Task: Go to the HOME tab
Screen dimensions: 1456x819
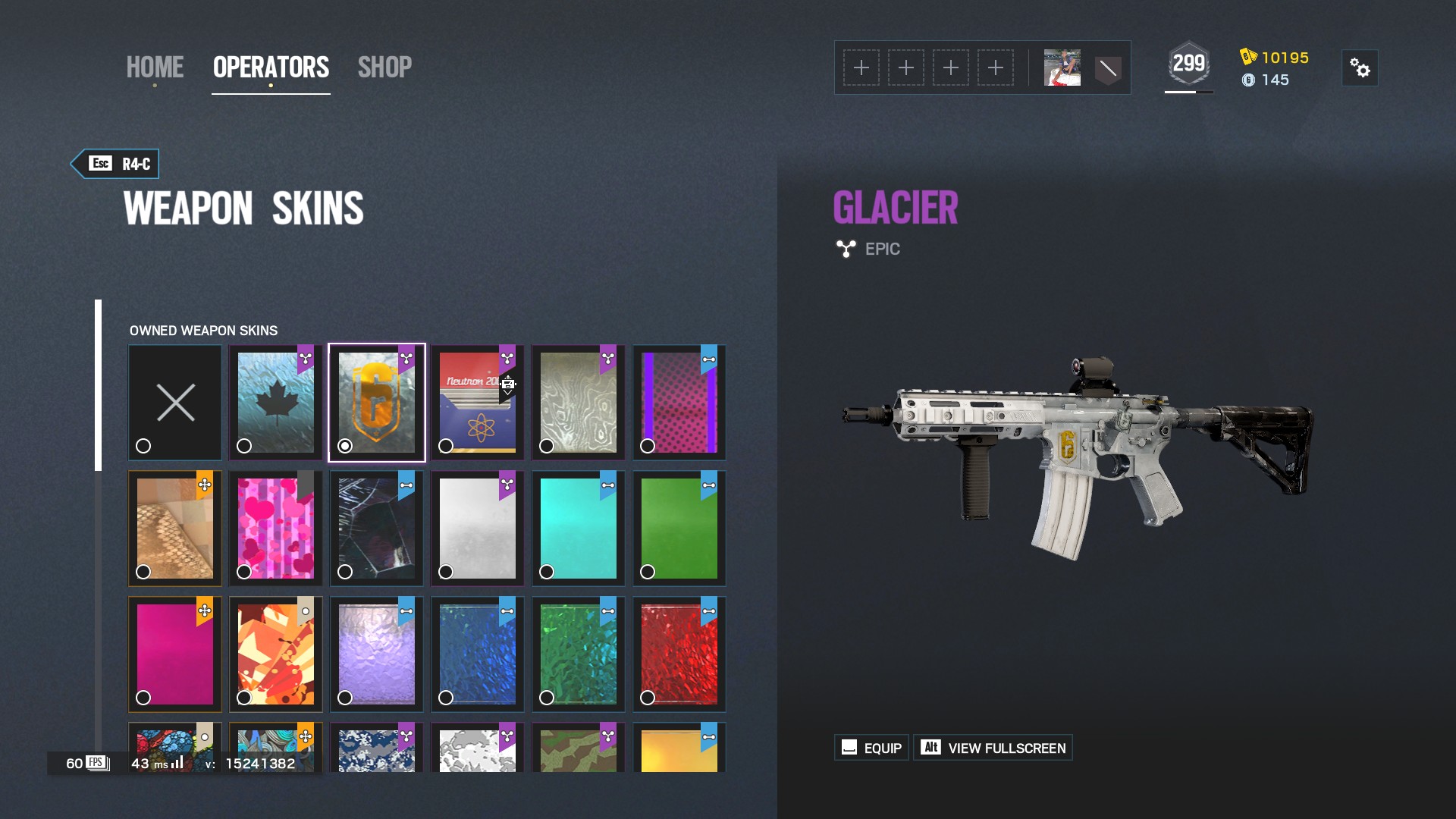Action: 155,67
